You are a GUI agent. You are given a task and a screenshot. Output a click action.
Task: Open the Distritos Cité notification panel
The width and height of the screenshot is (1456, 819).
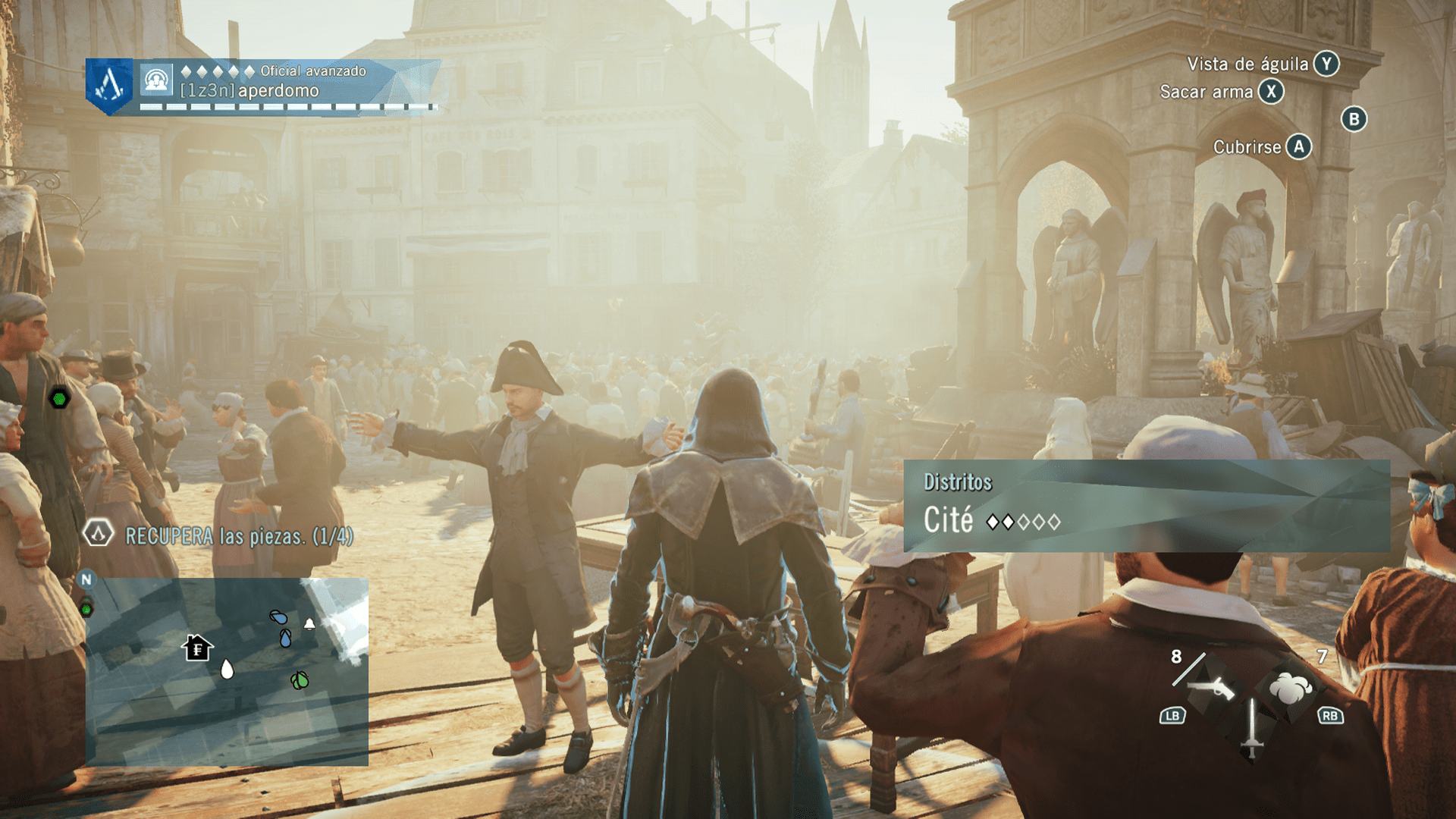point(1146,506)
